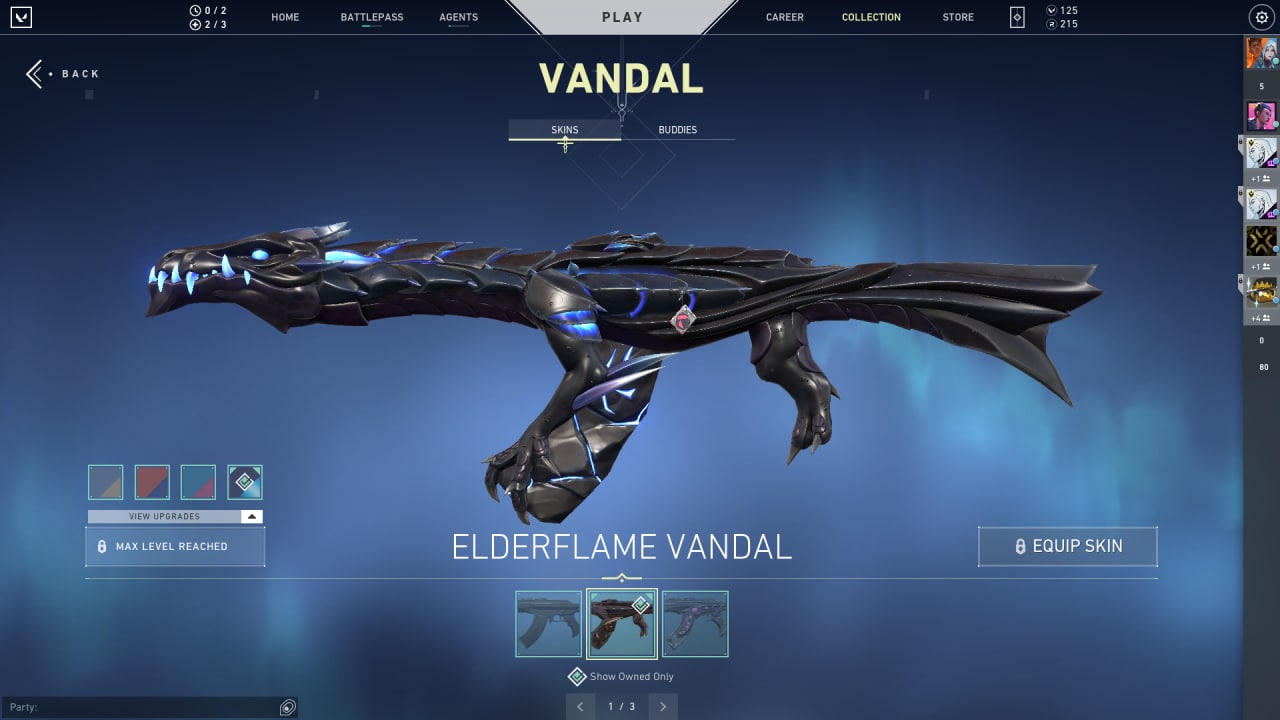Click the Party chat input field
Viewport: 1280px width, 720px height.
[x=150, y=707]
